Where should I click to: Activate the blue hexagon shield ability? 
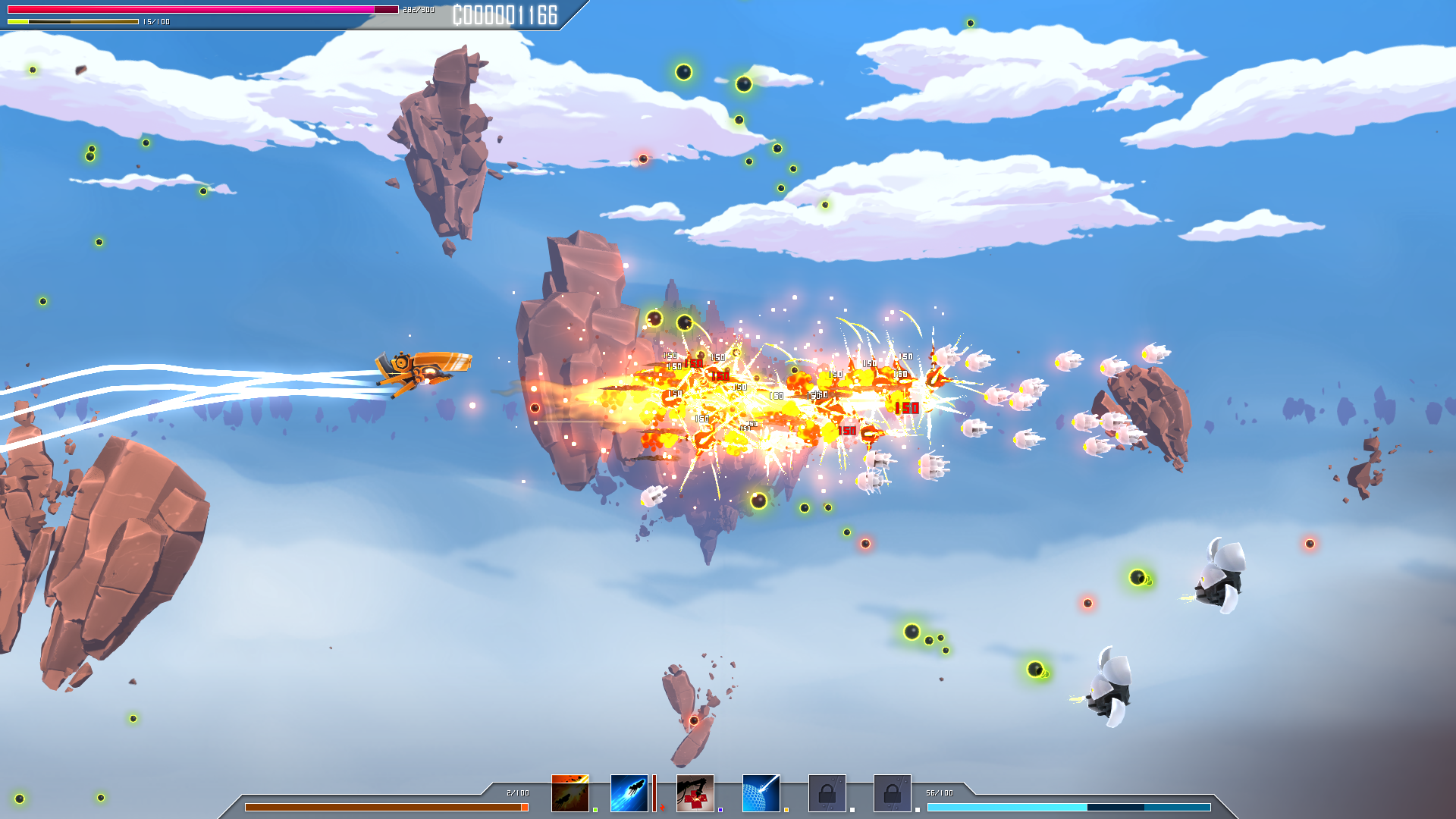(x=761, y=793)
